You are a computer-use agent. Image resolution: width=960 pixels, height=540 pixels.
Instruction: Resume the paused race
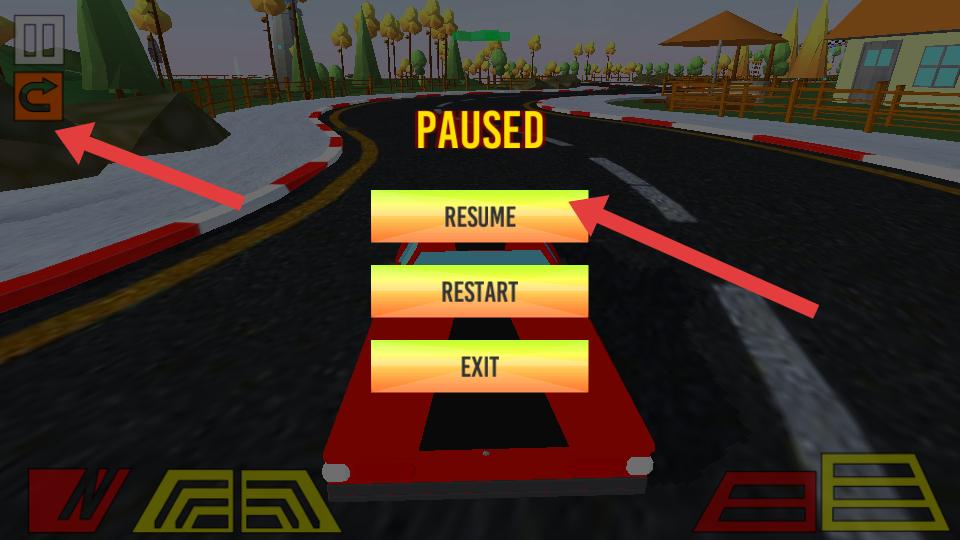coord(479,216)
